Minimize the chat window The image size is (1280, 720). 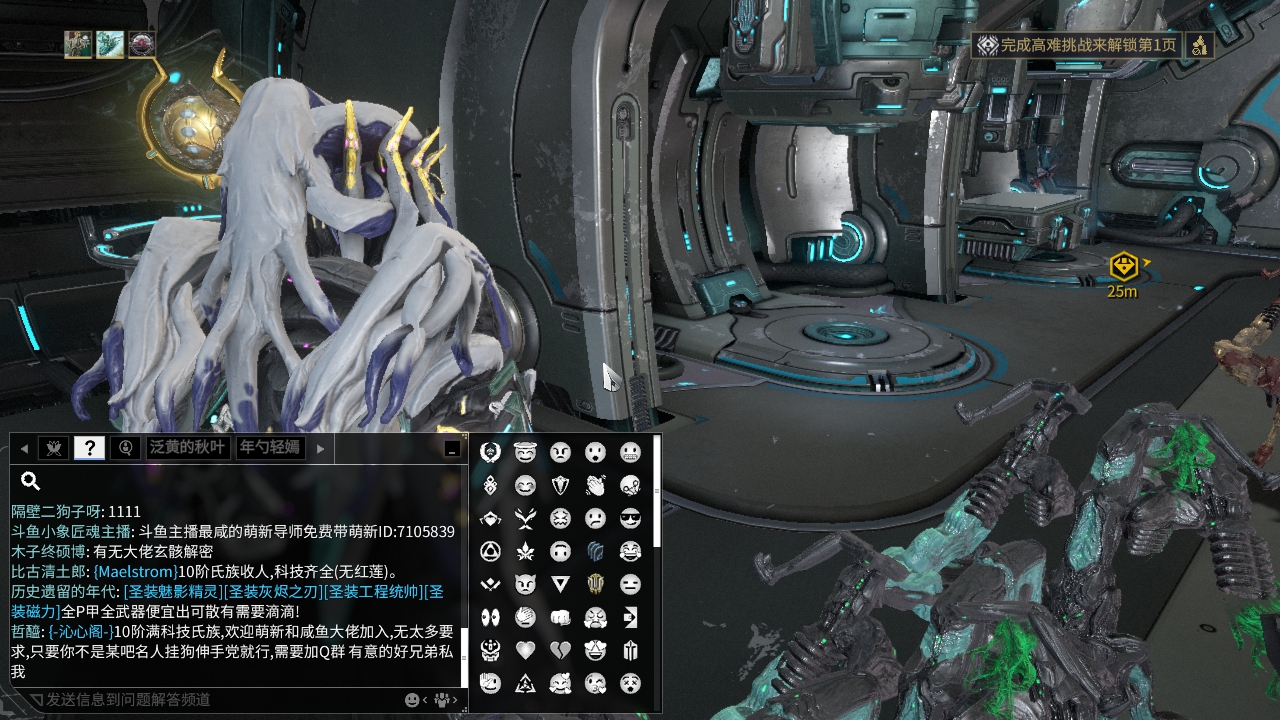click(452, 449)
